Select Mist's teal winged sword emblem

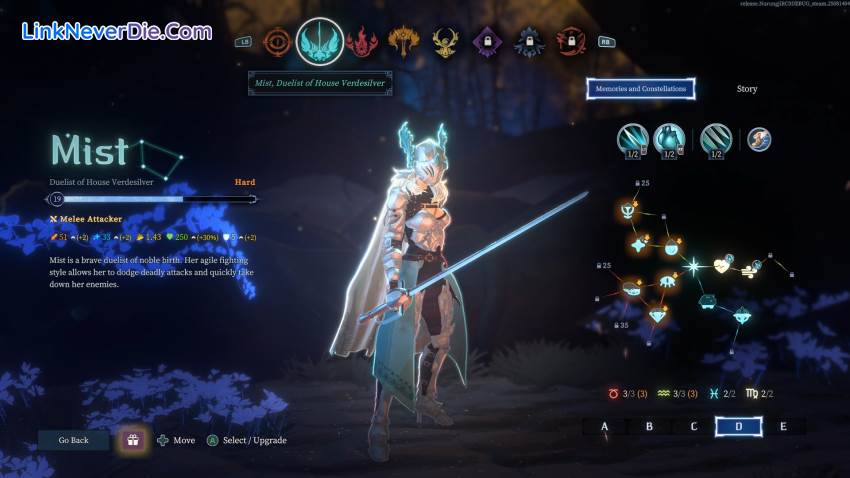pyautogui.click(x=320, y=41)
